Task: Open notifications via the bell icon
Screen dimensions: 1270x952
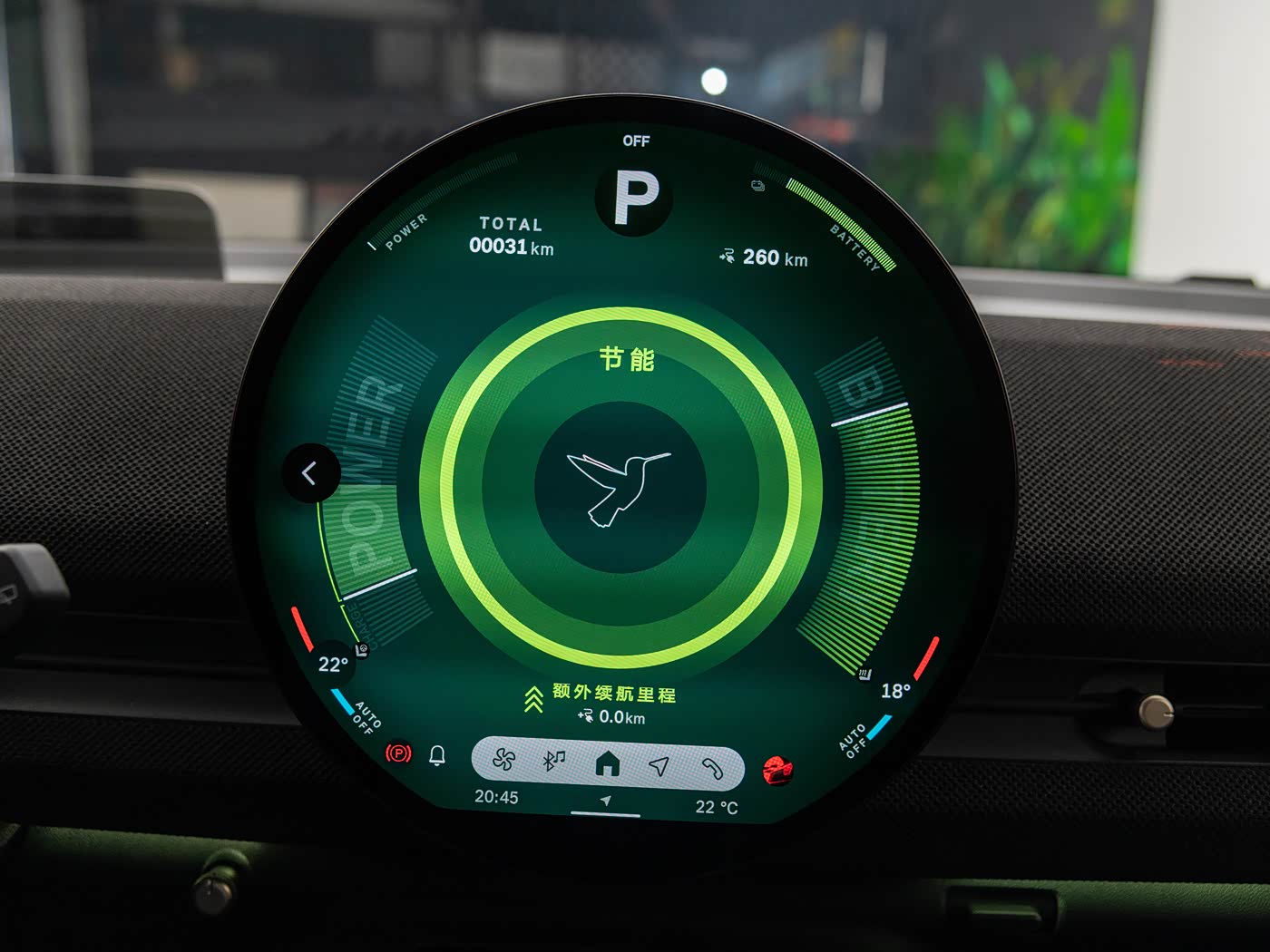Action: (x=437, y=754)
